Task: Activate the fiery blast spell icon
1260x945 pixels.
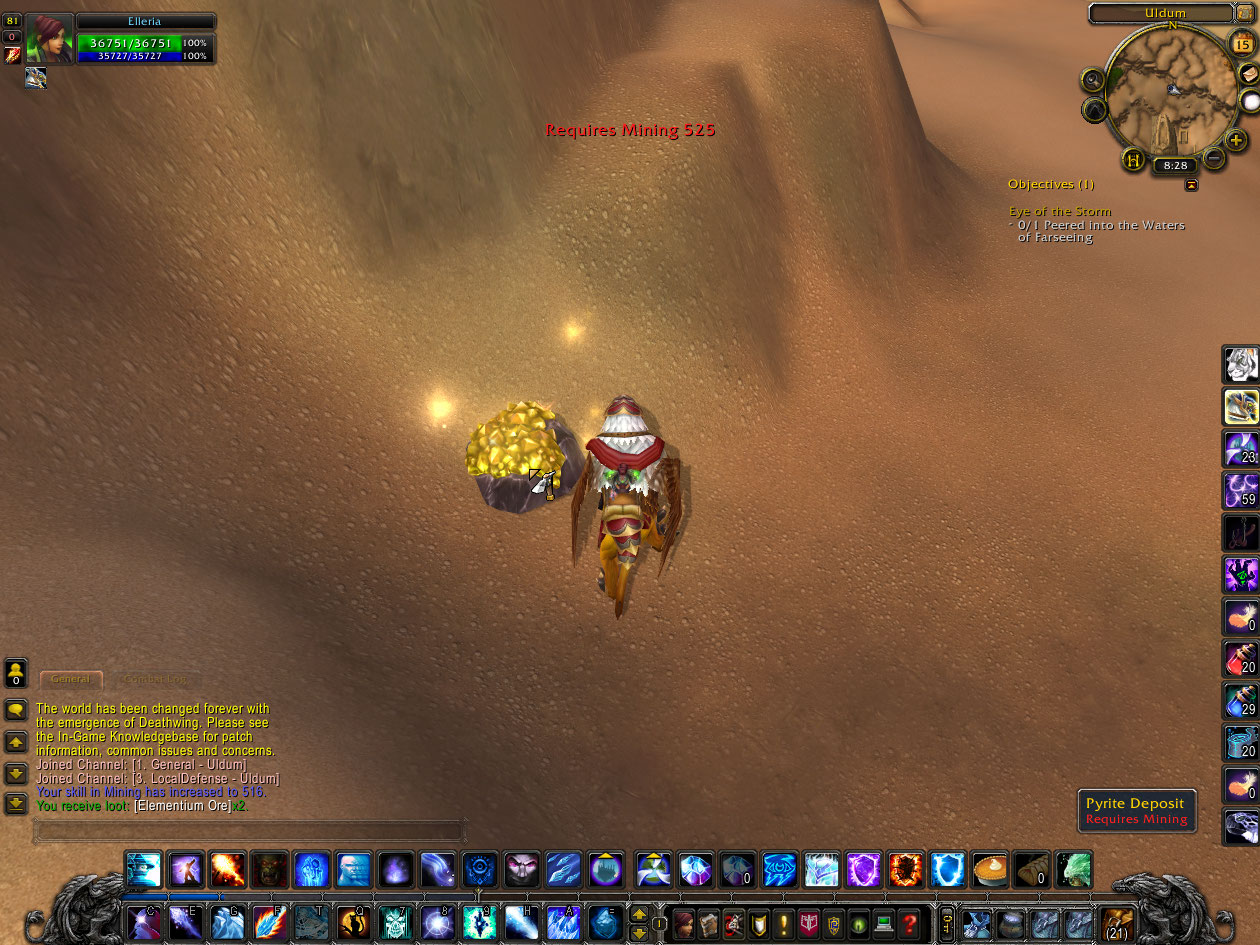Action: (228, 869)
